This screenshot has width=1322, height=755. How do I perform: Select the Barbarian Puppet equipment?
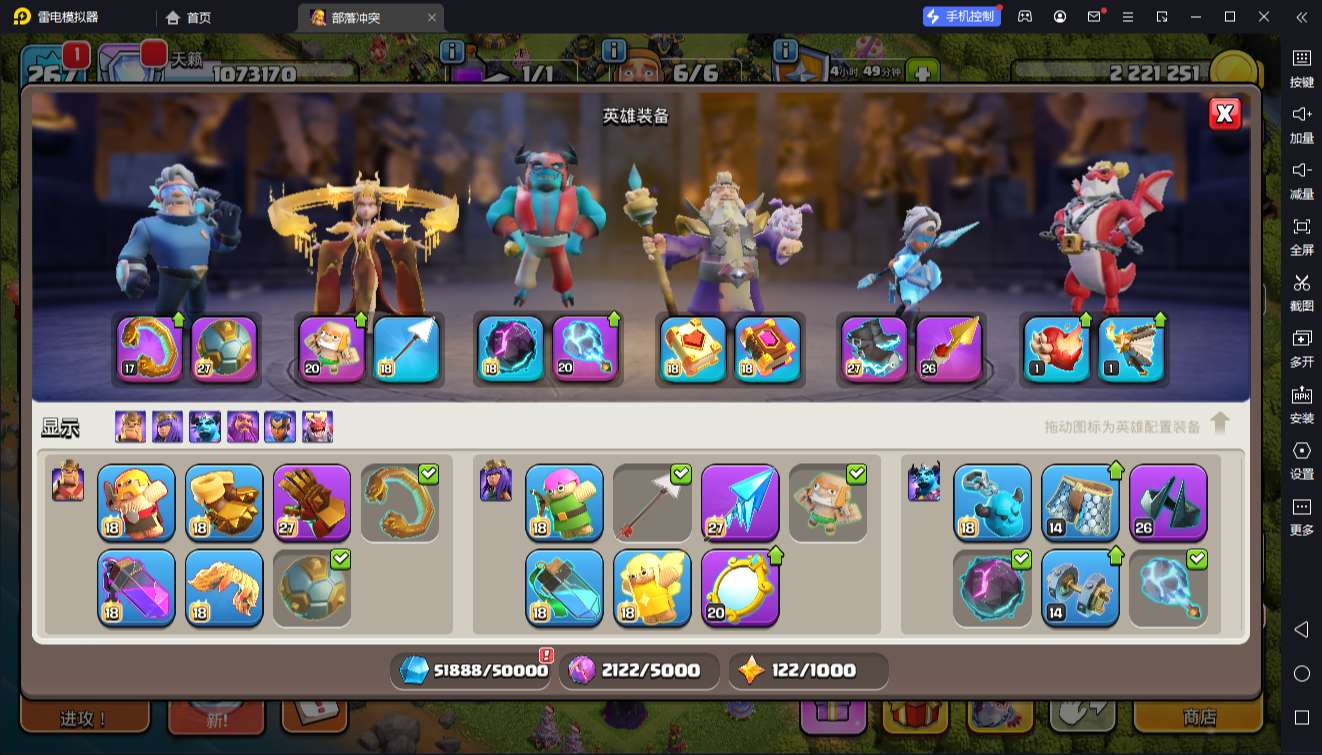[136, 502]
